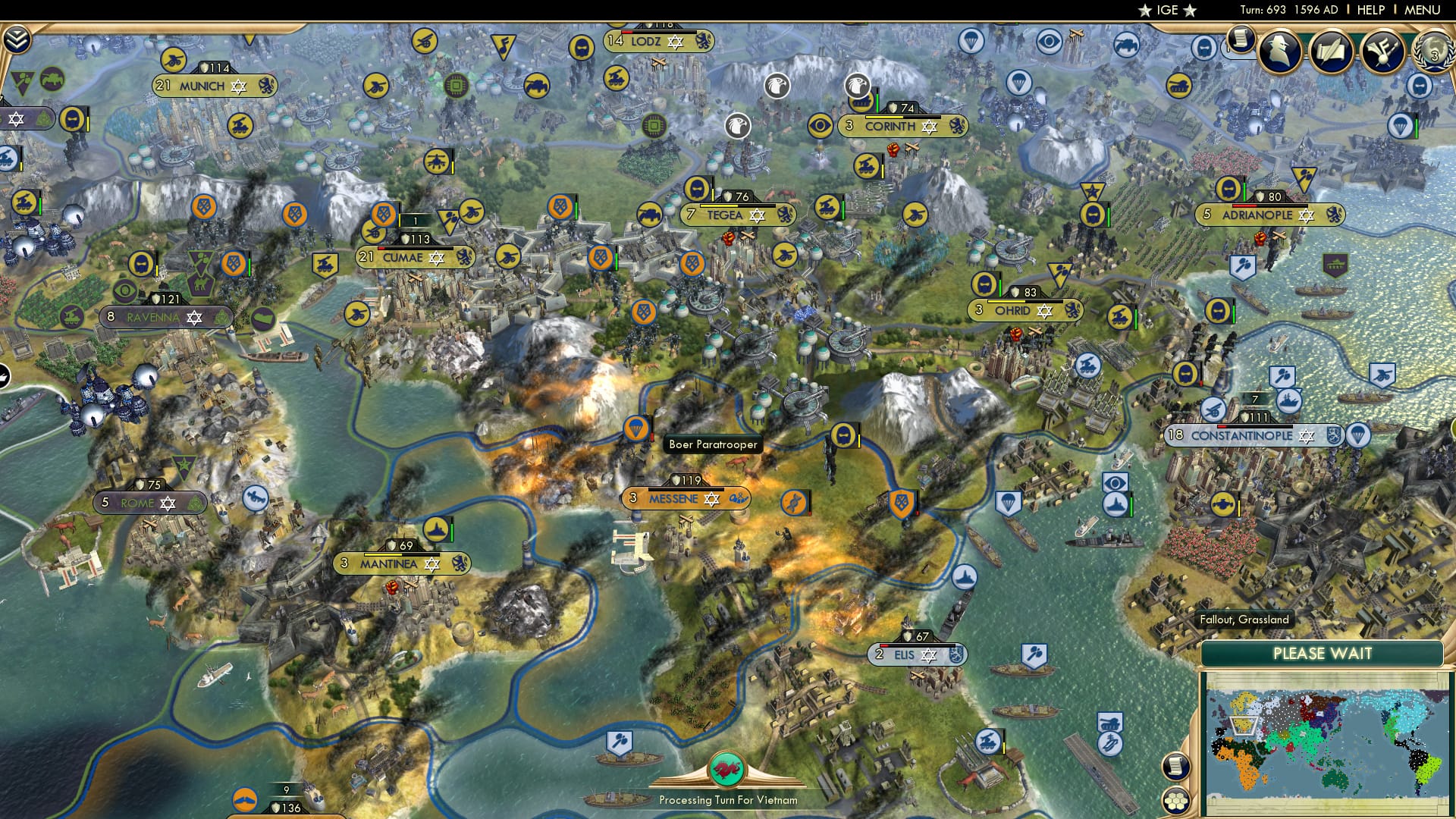
Task: Open the IGE in-game editor
Action: click(1166, 11)
